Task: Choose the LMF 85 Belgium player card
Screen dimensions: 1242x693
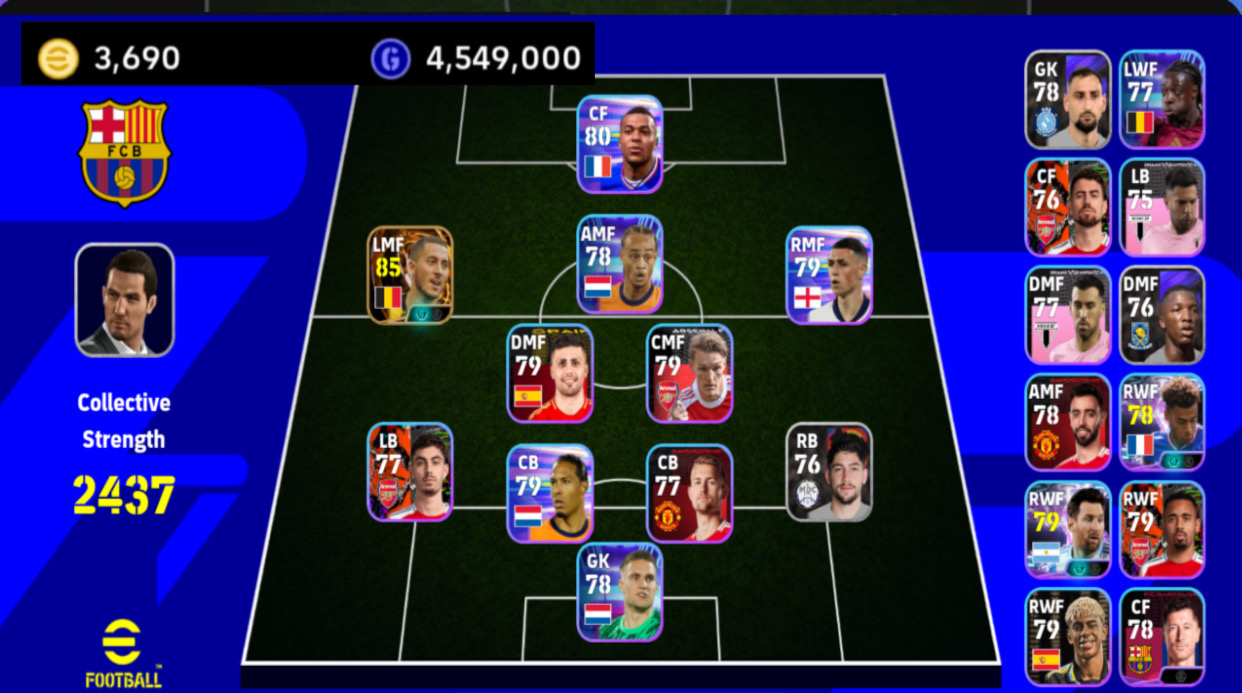Action: coord(410,274)
